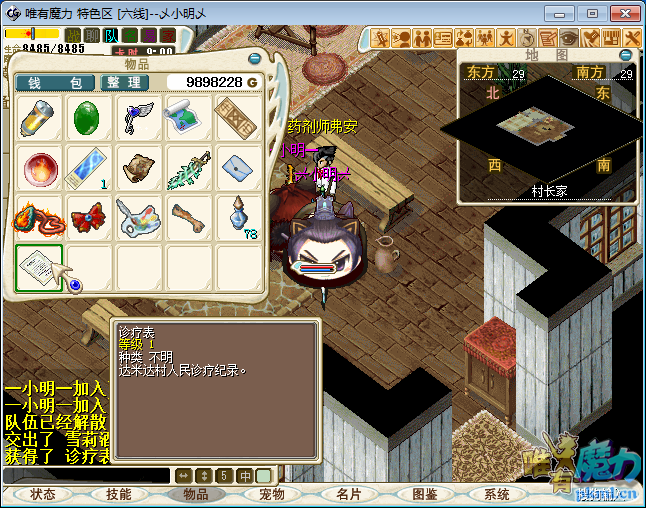
Task: Minimize the 物品 inventory panel
Action: [x=255, y=60]
